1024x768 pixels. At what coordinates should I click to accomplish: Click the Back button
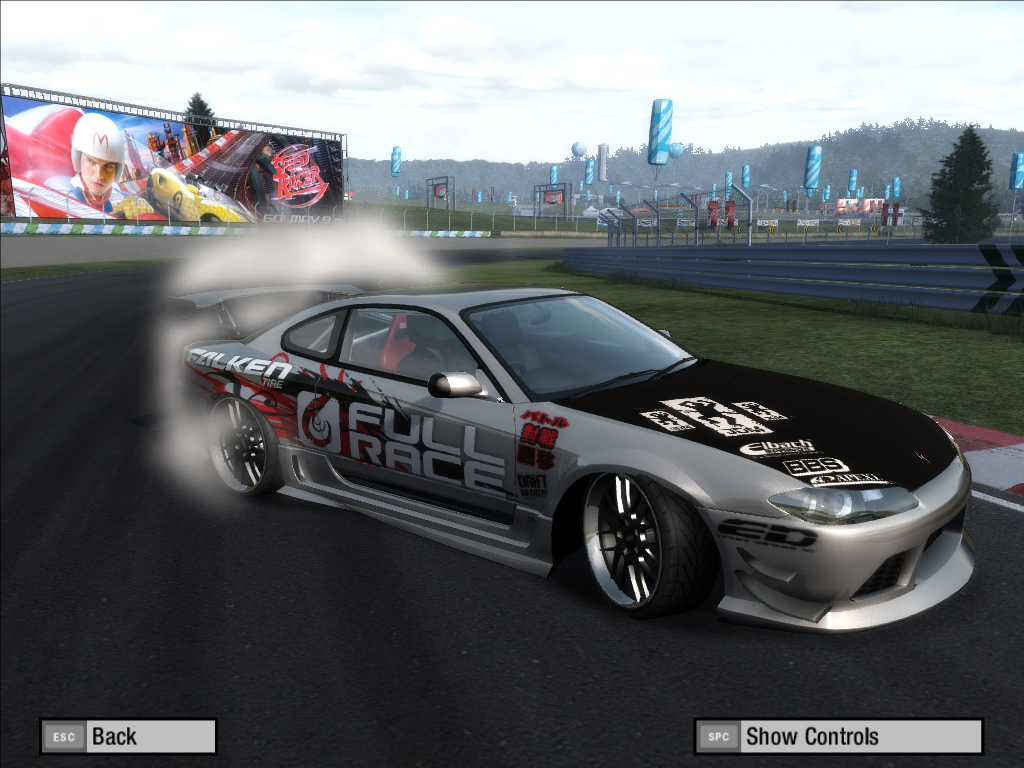tap(128, 737)
